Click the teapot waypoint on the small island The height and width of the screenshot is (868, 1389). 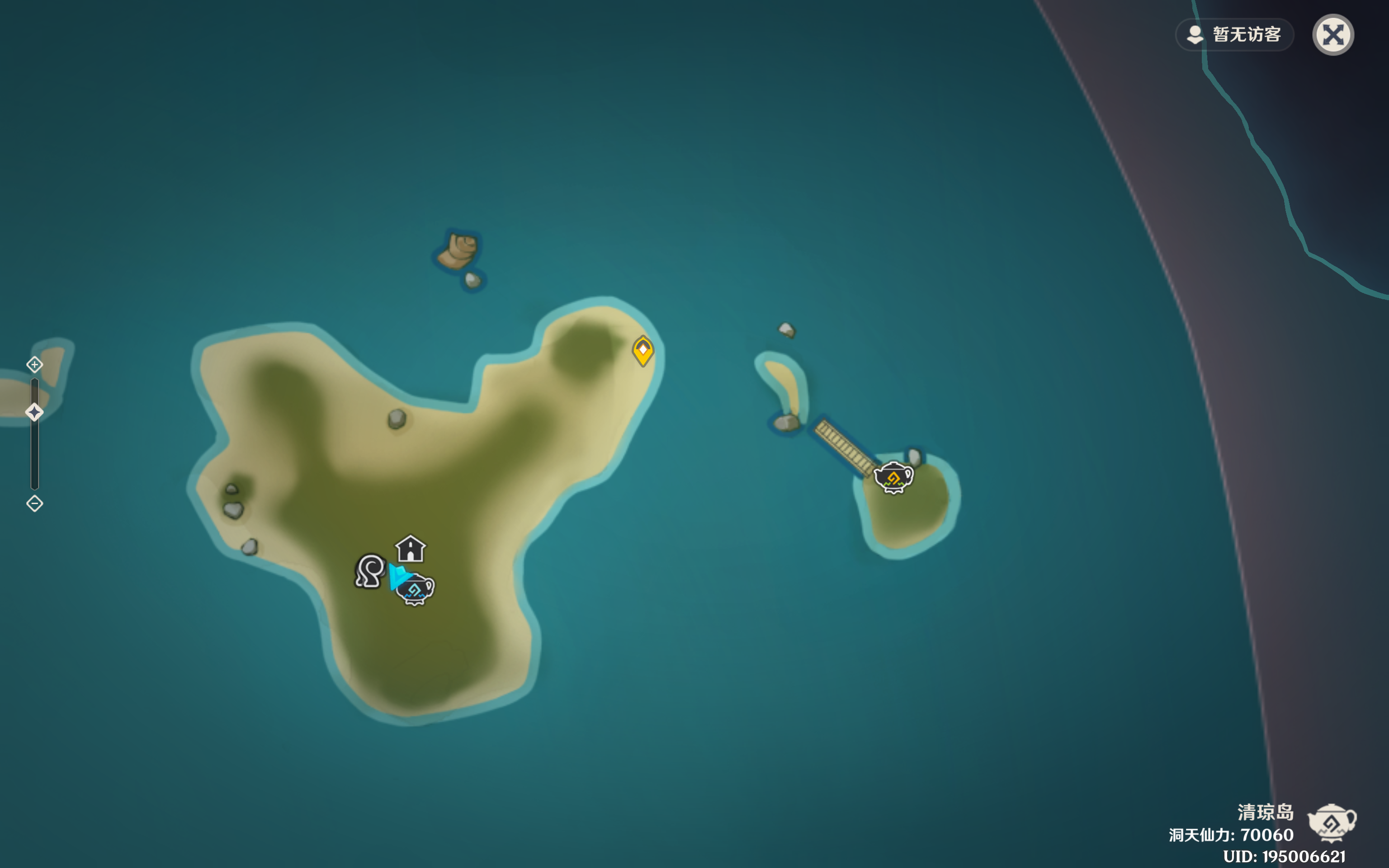pos(893,477)
